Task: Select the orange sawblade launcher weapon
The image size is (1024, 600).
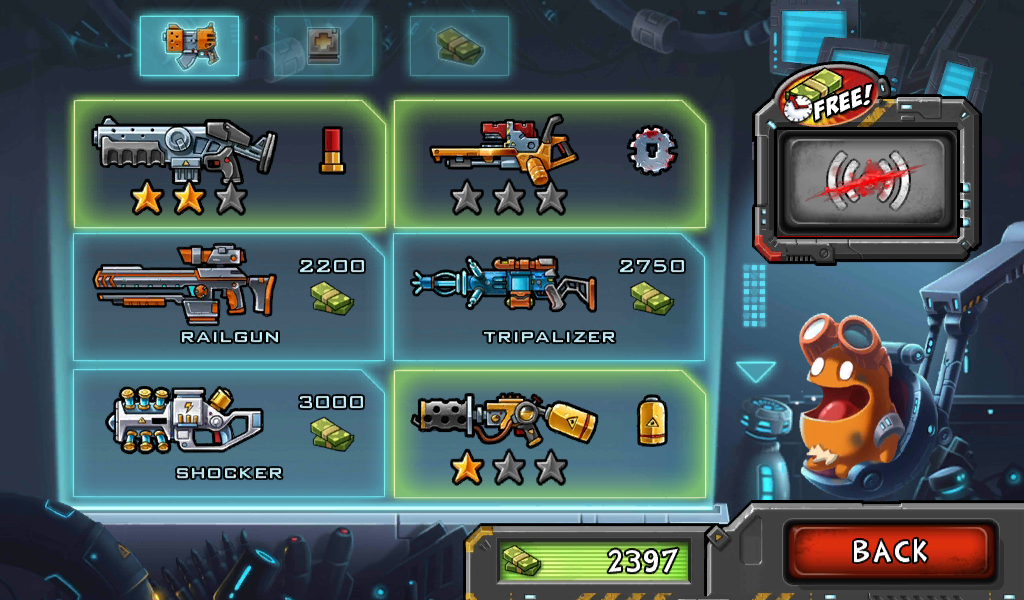Action: tap(549, 164)
